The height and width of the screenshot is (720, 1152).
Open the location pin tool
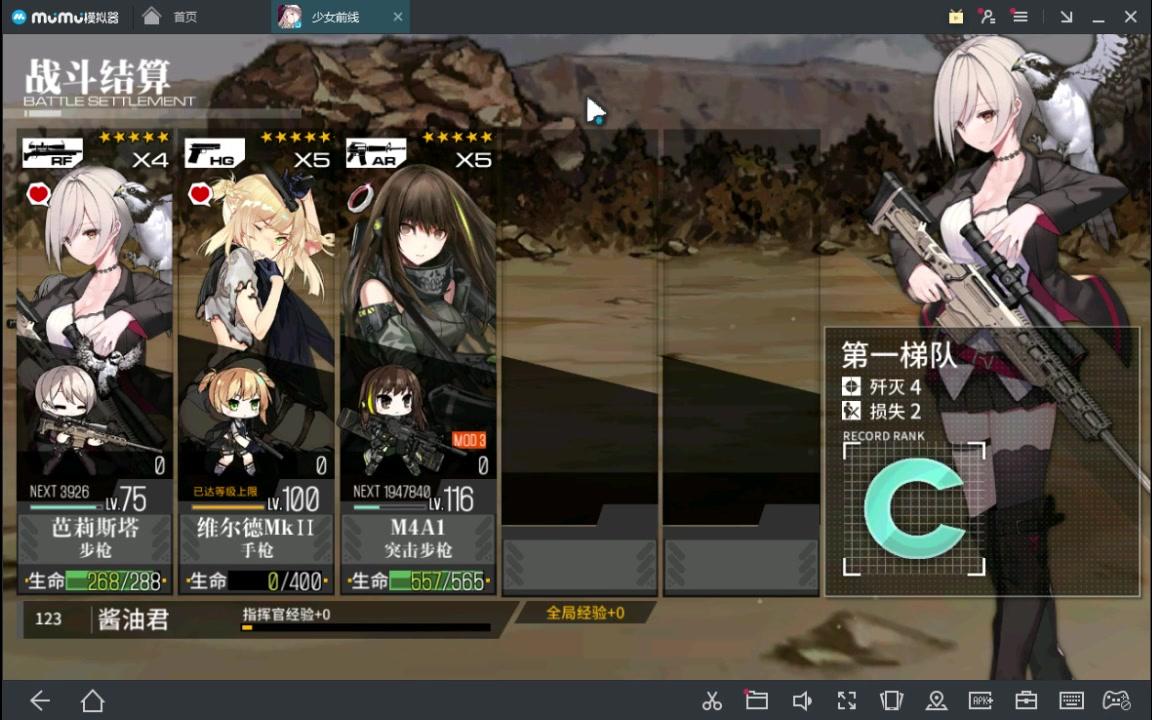pos(936,701)
